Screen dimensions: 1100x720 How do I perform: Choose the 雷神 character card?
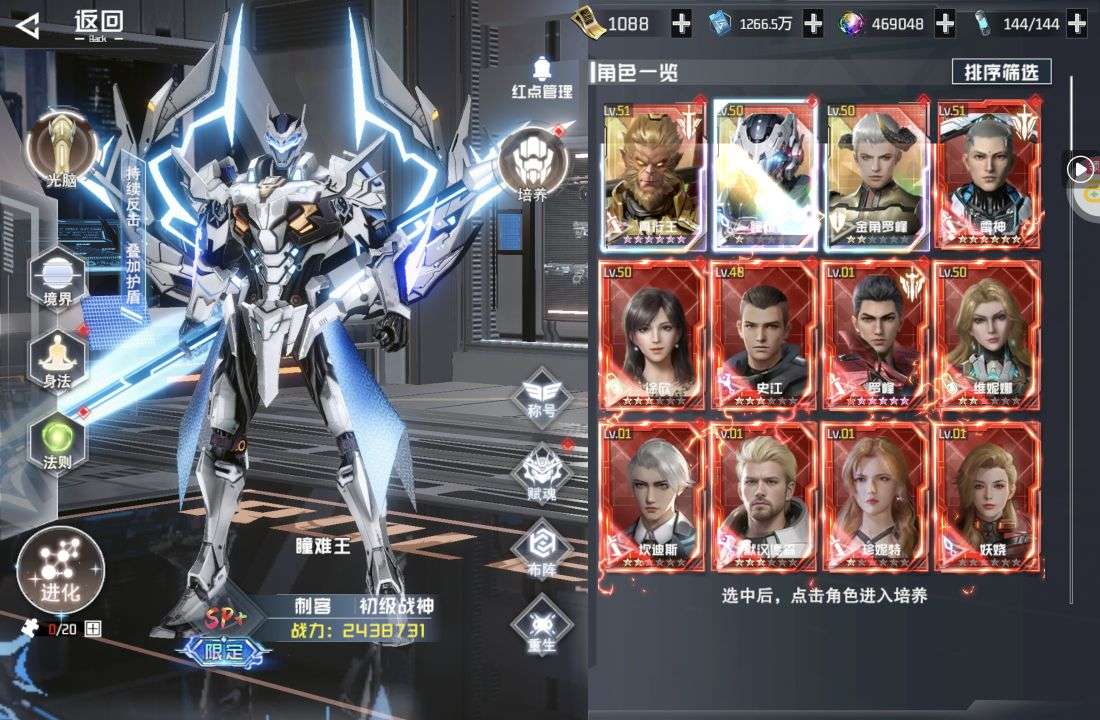click(x=987, y=174)
